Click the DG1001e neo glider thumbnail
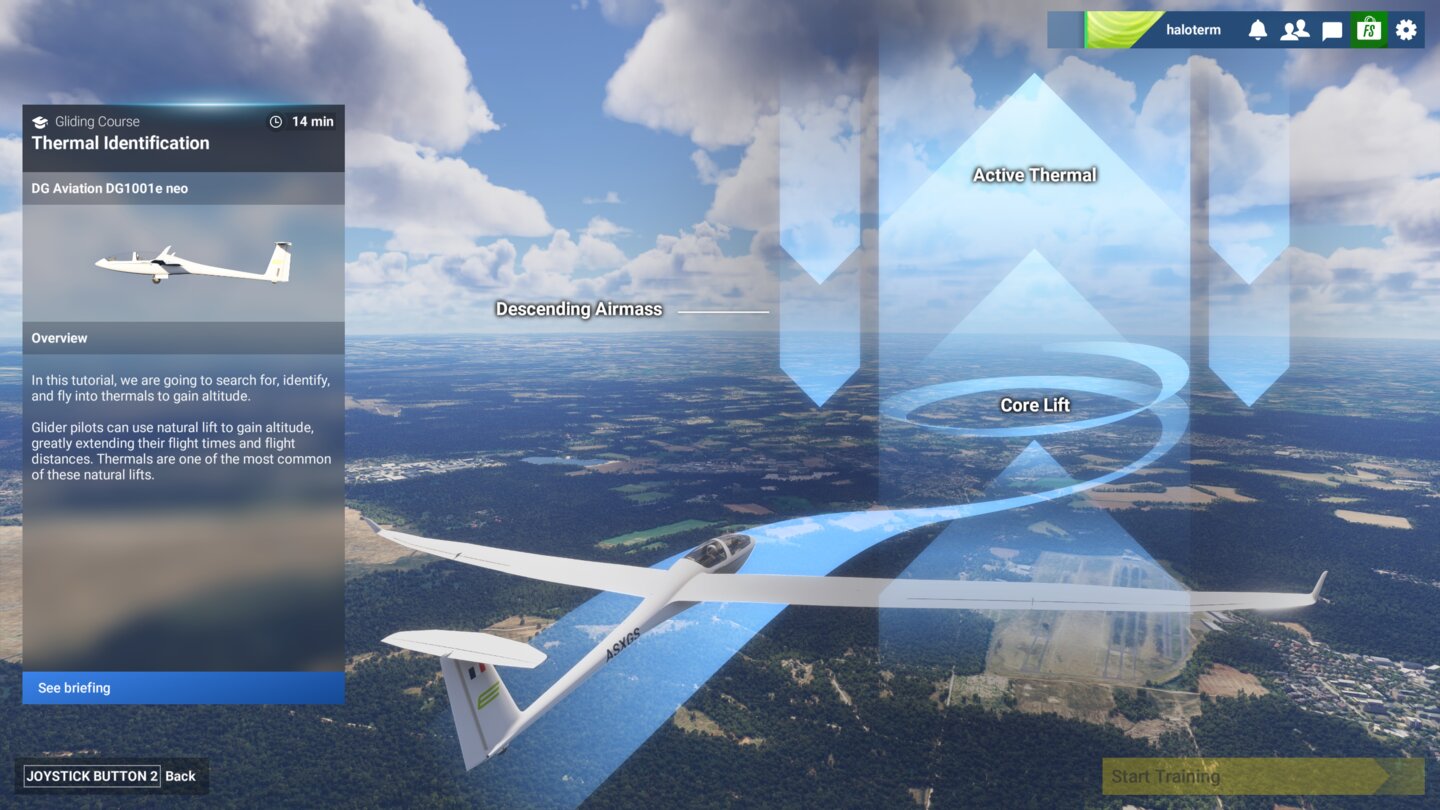Screen dimensions: 1440x810 [190, 262]
